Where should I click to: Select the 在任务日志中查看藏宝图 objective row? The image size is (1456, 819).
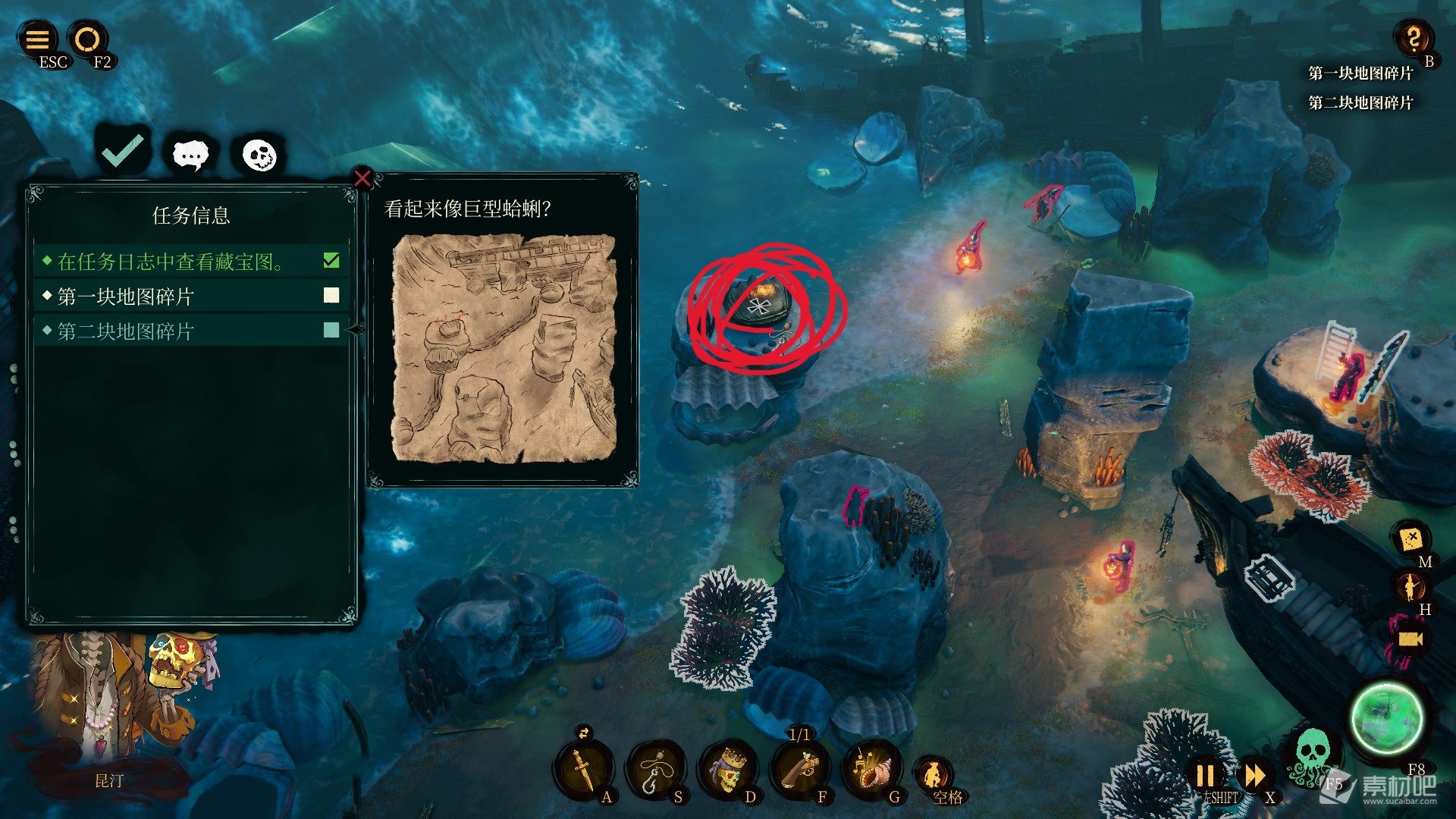tap(191, 262)
